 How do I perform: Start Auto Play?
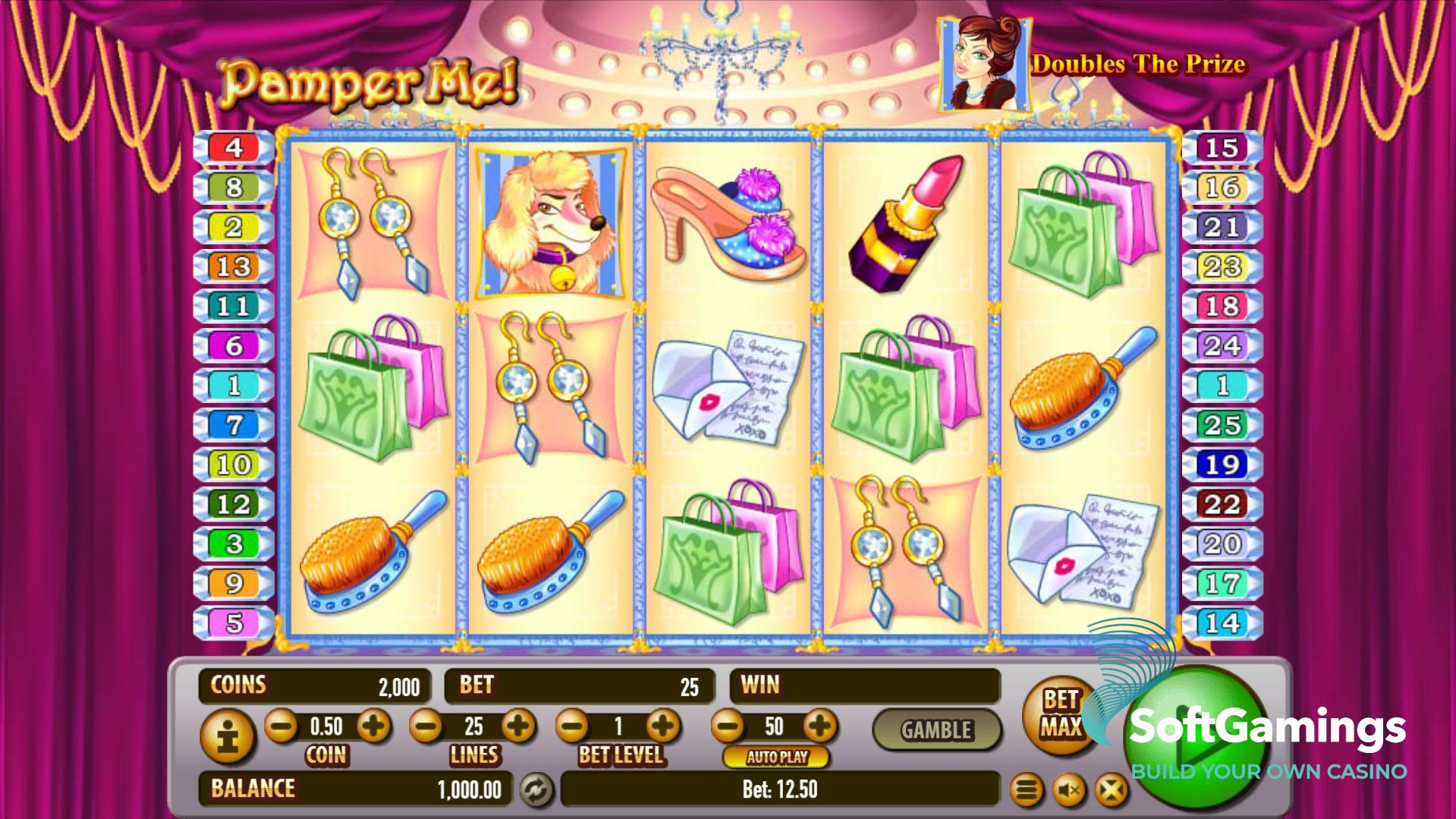[776, 757]
